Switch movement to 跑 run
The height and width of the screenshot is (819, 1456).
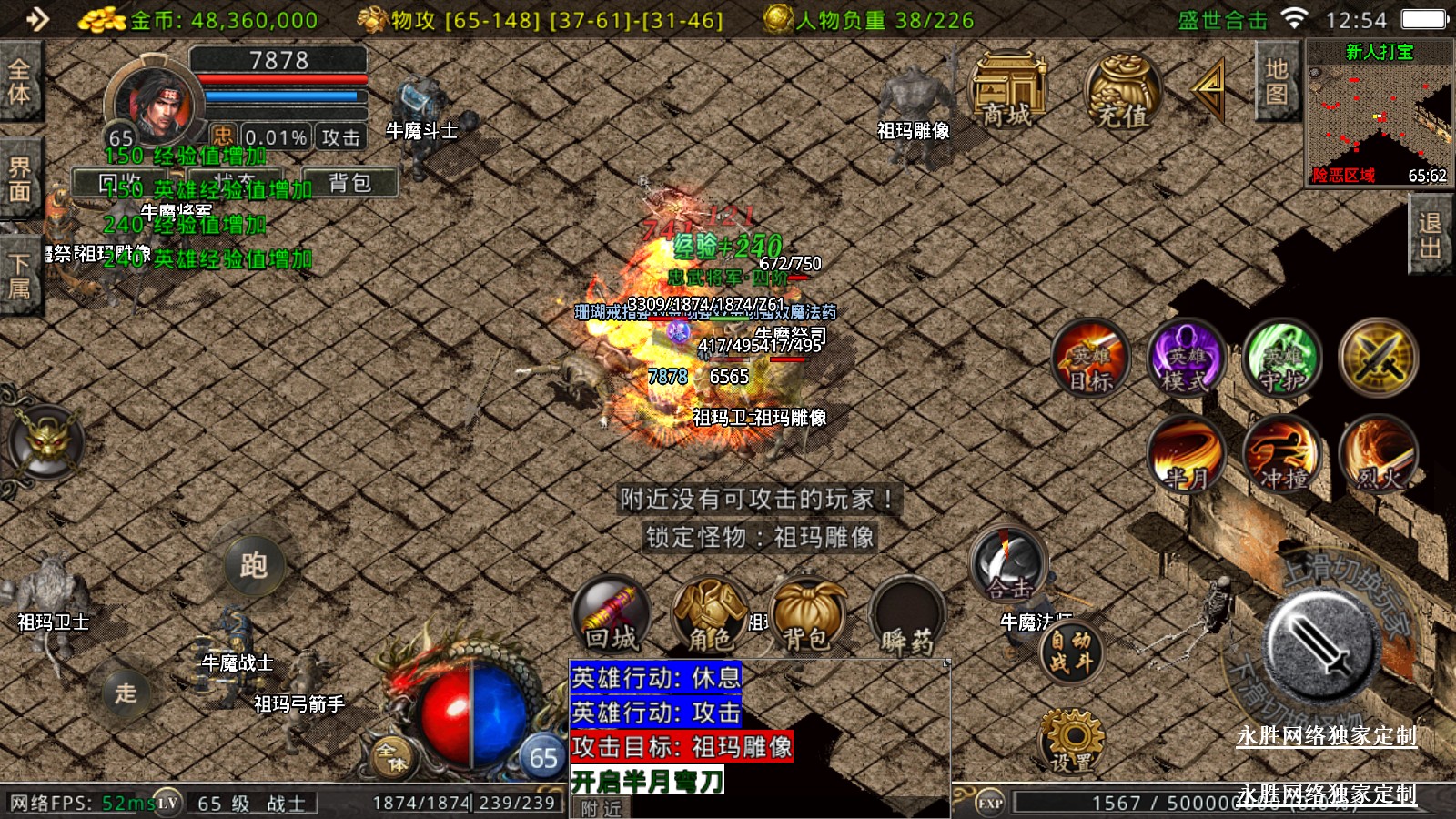click(254, 565)
